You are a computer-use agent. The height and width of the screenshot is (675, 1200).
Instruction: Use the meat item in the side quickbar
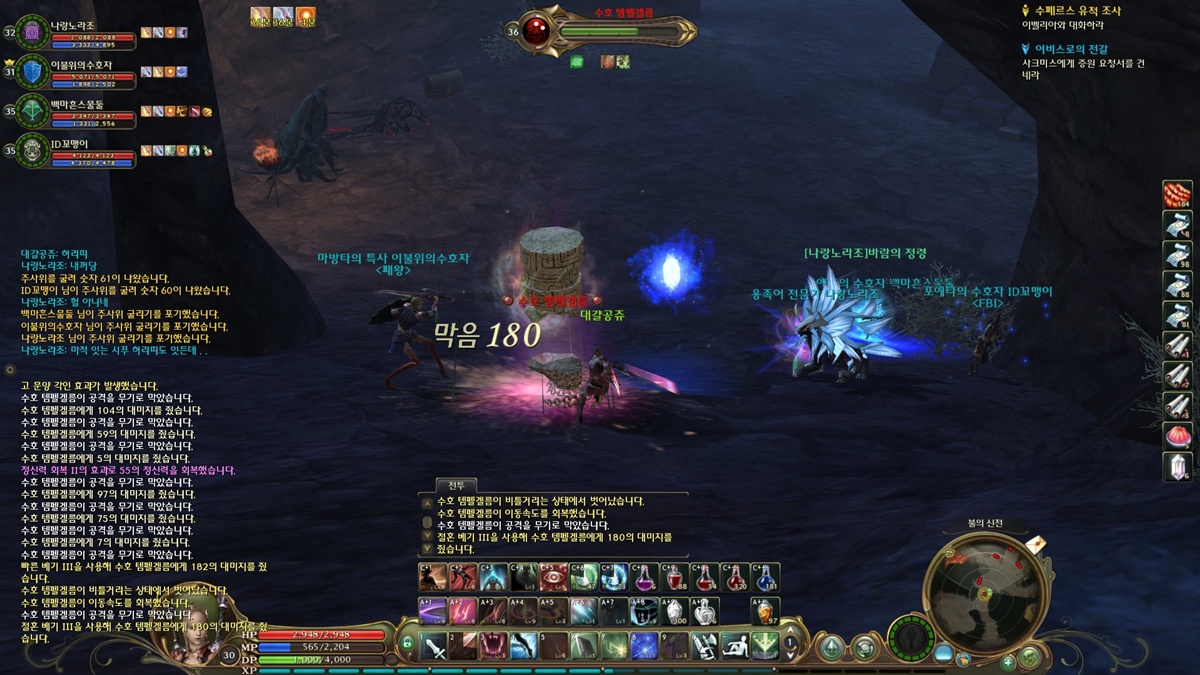[1177, 195]
